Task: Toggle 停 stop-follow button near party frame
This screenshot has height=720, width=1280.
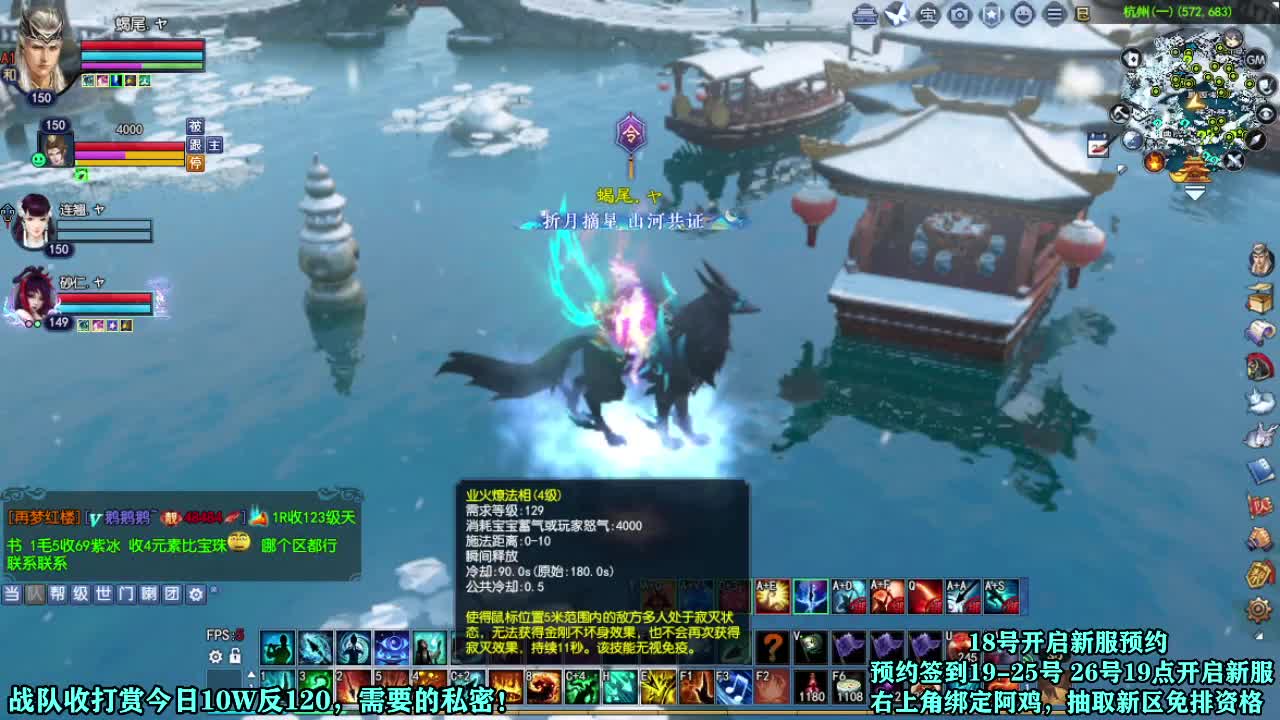Action: (x=195, y=163)
